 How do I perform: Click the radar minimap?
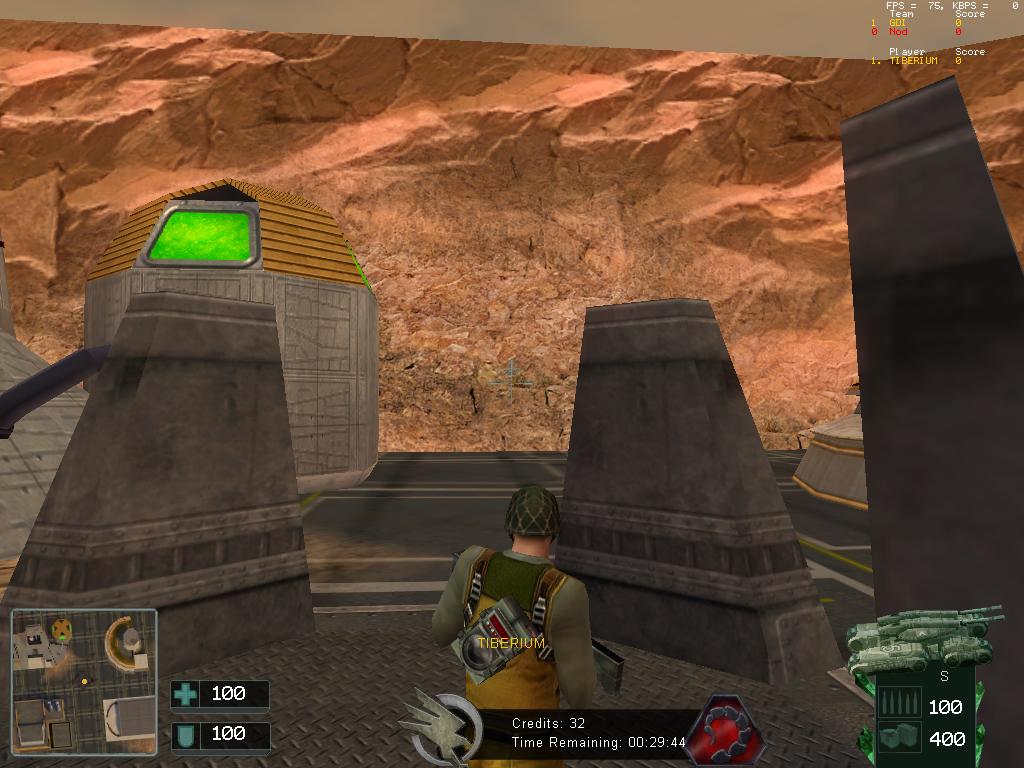pyautogui.click(x=84, y=681)
